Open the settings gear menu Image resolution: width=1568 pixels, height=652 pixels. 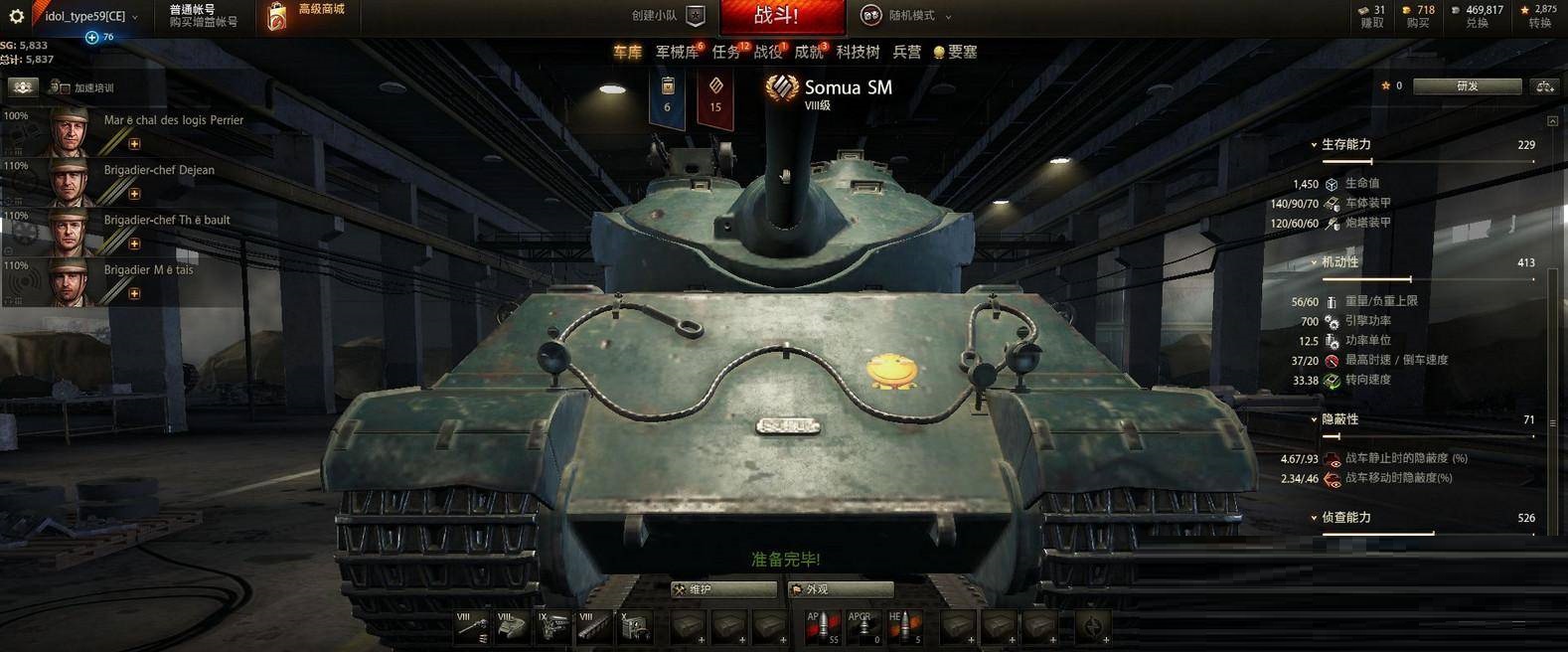click(x=16, y=16)
